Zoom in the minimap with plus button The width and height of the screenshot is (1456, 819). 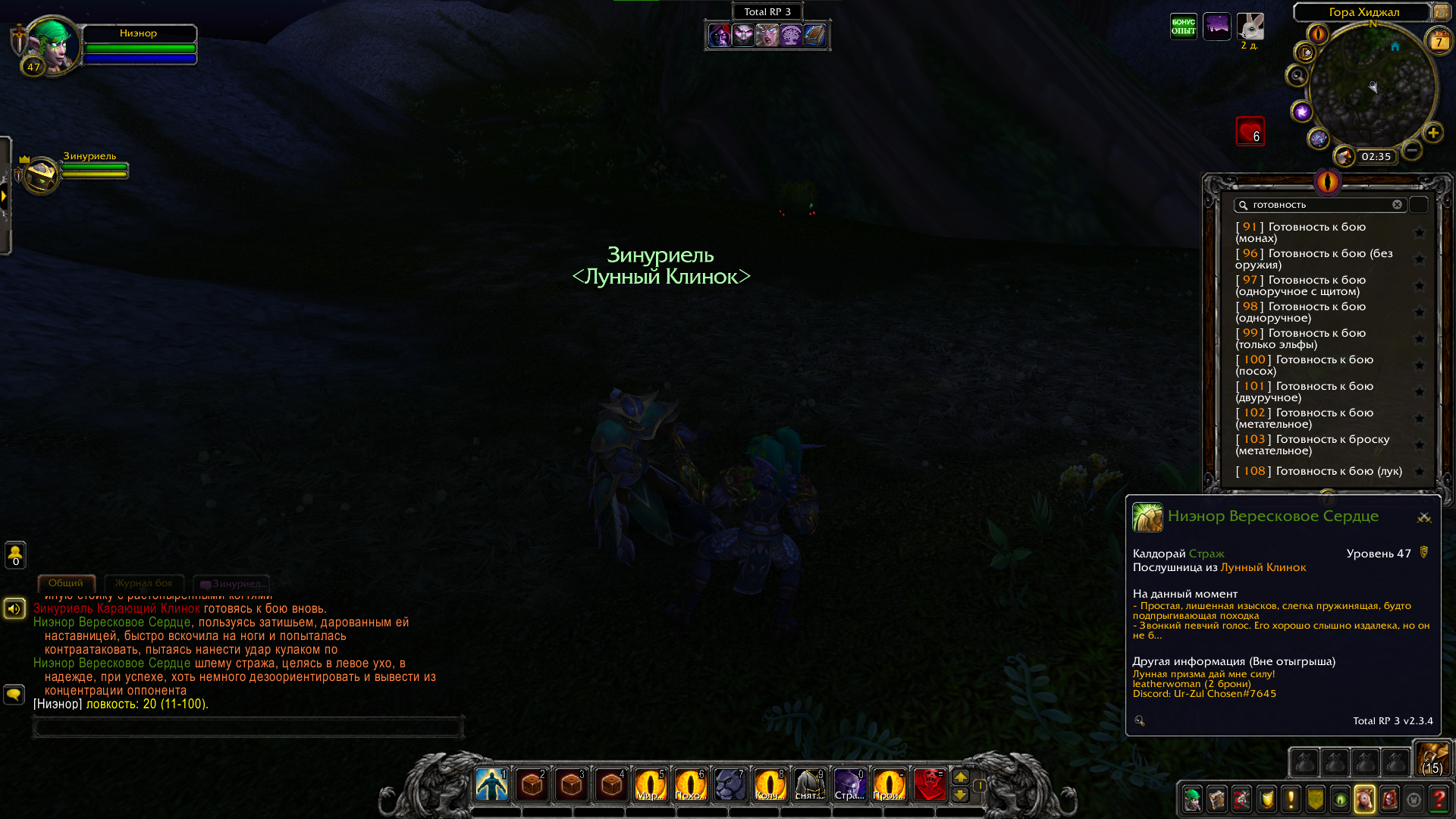tap(1433, 133)
